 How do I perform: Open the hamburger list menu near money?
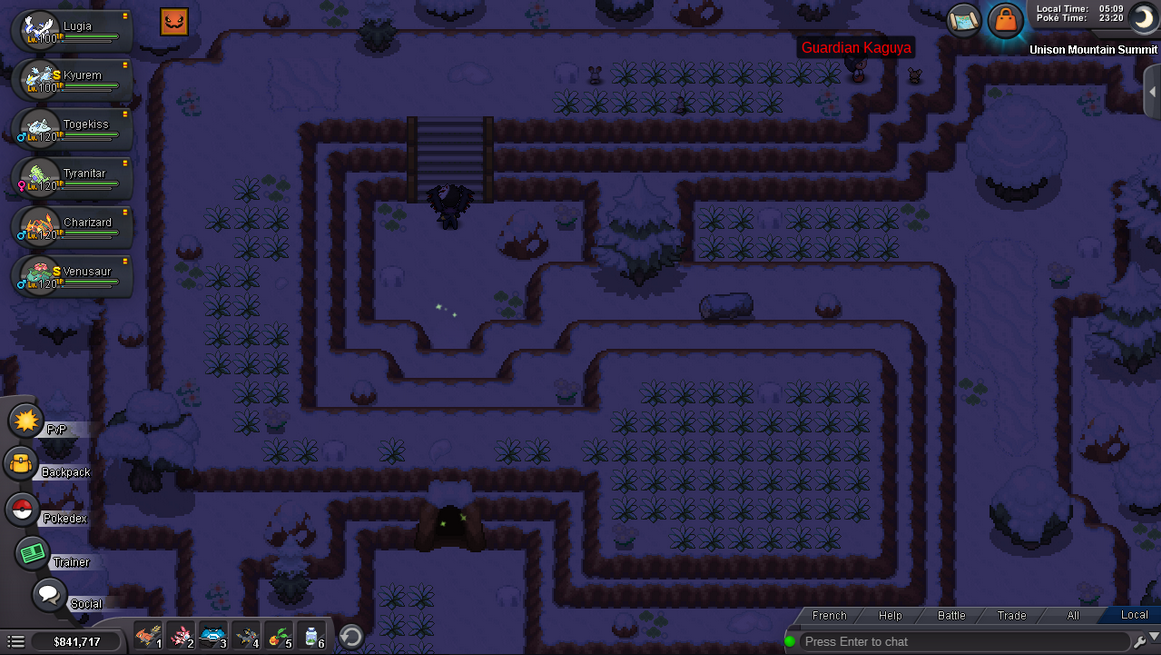(16, 641)
